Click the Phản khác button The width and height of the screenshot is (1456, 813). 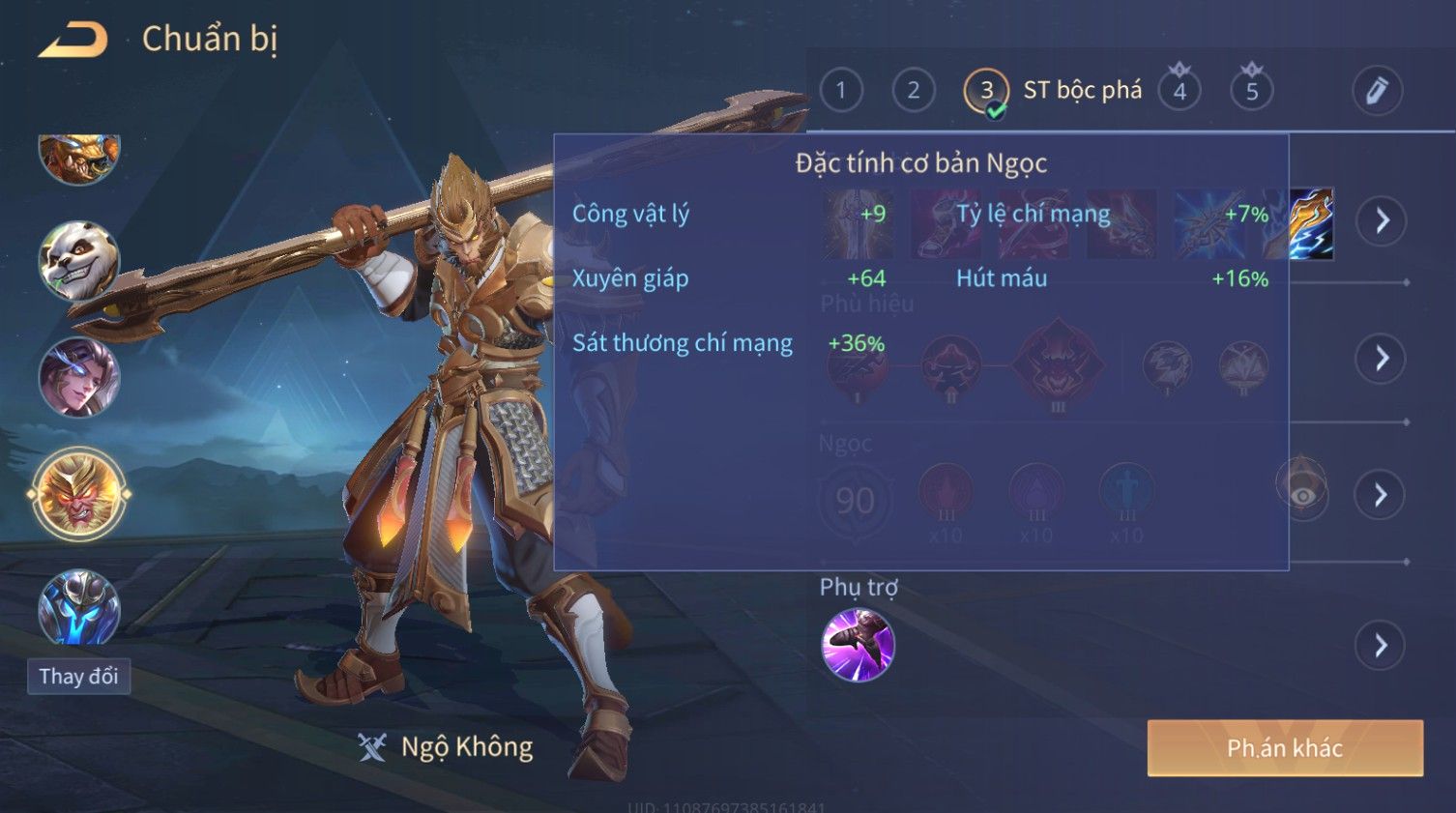point(1285,747)
